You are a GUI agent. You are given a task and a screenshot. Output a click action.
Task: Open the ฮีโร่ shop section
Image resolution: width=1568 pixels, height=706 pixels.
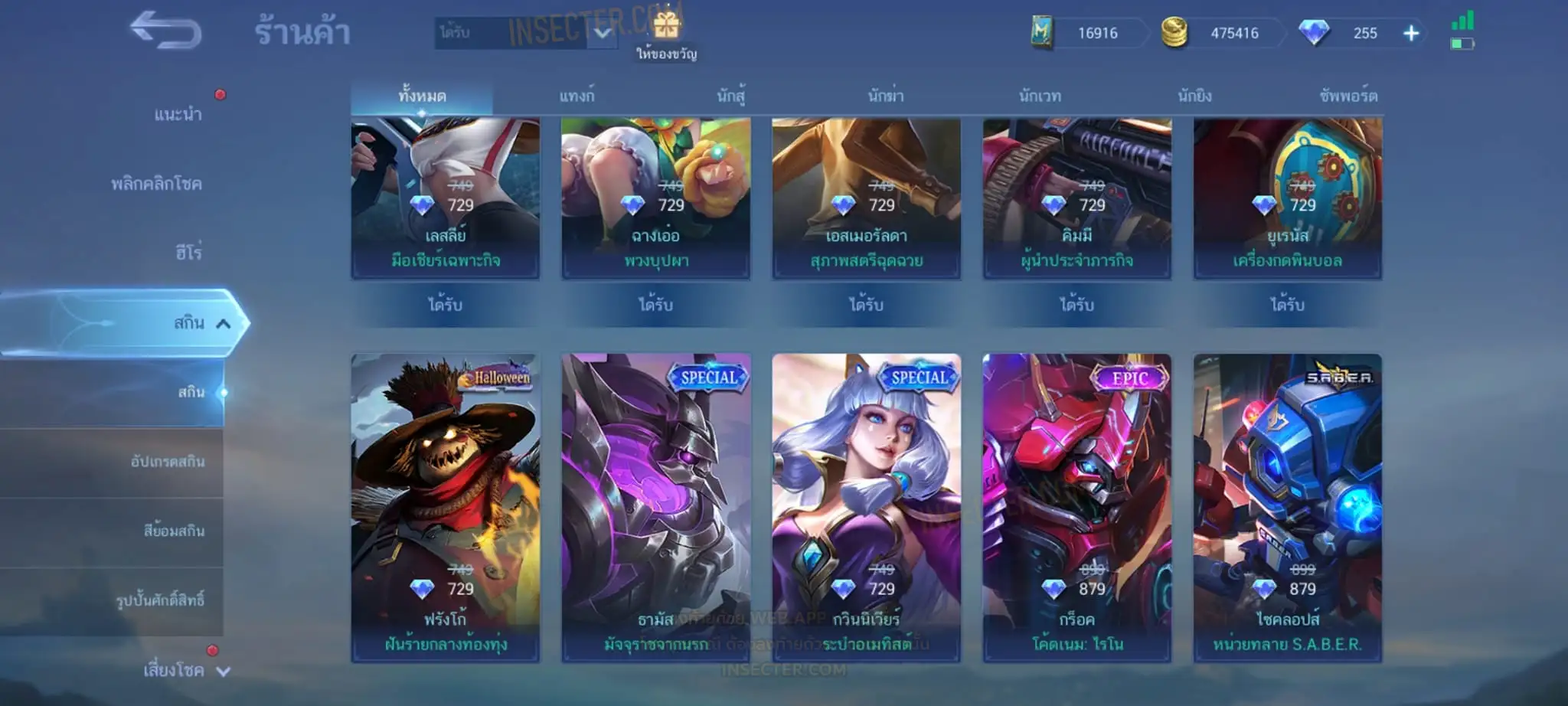[188, 253]
